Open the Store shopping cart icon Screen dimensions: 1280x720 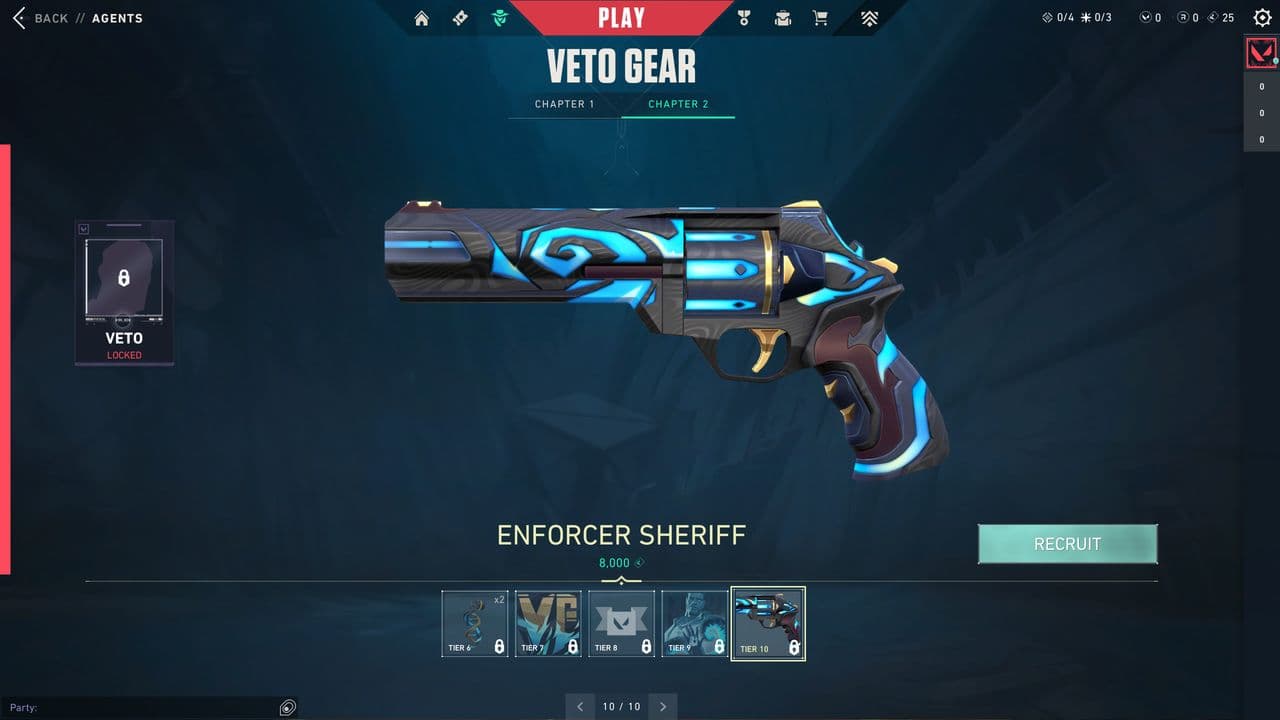820,17
